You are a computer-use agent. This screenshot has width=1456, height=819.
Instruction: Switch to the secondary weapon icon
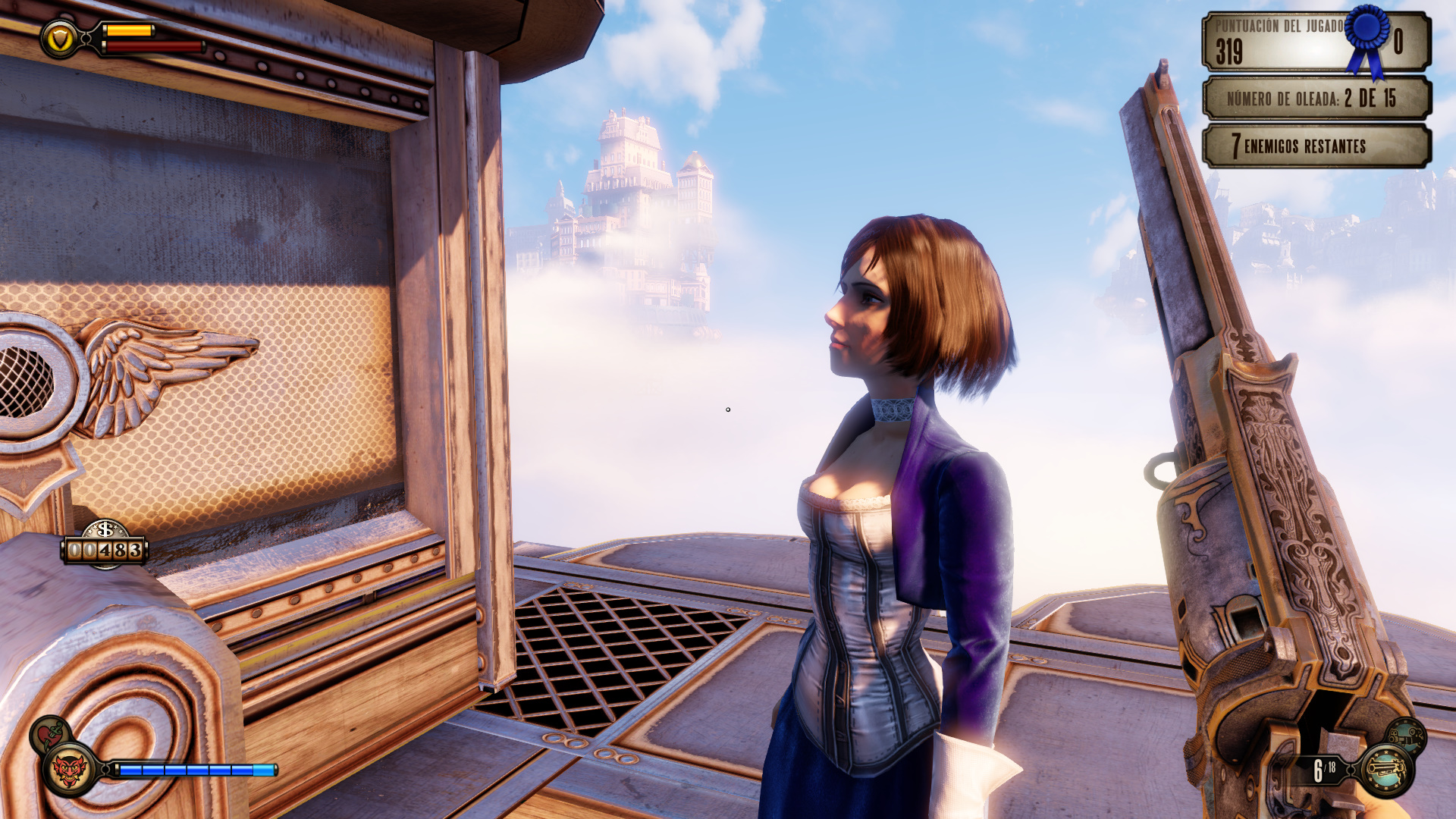(x=1407, y=735)
